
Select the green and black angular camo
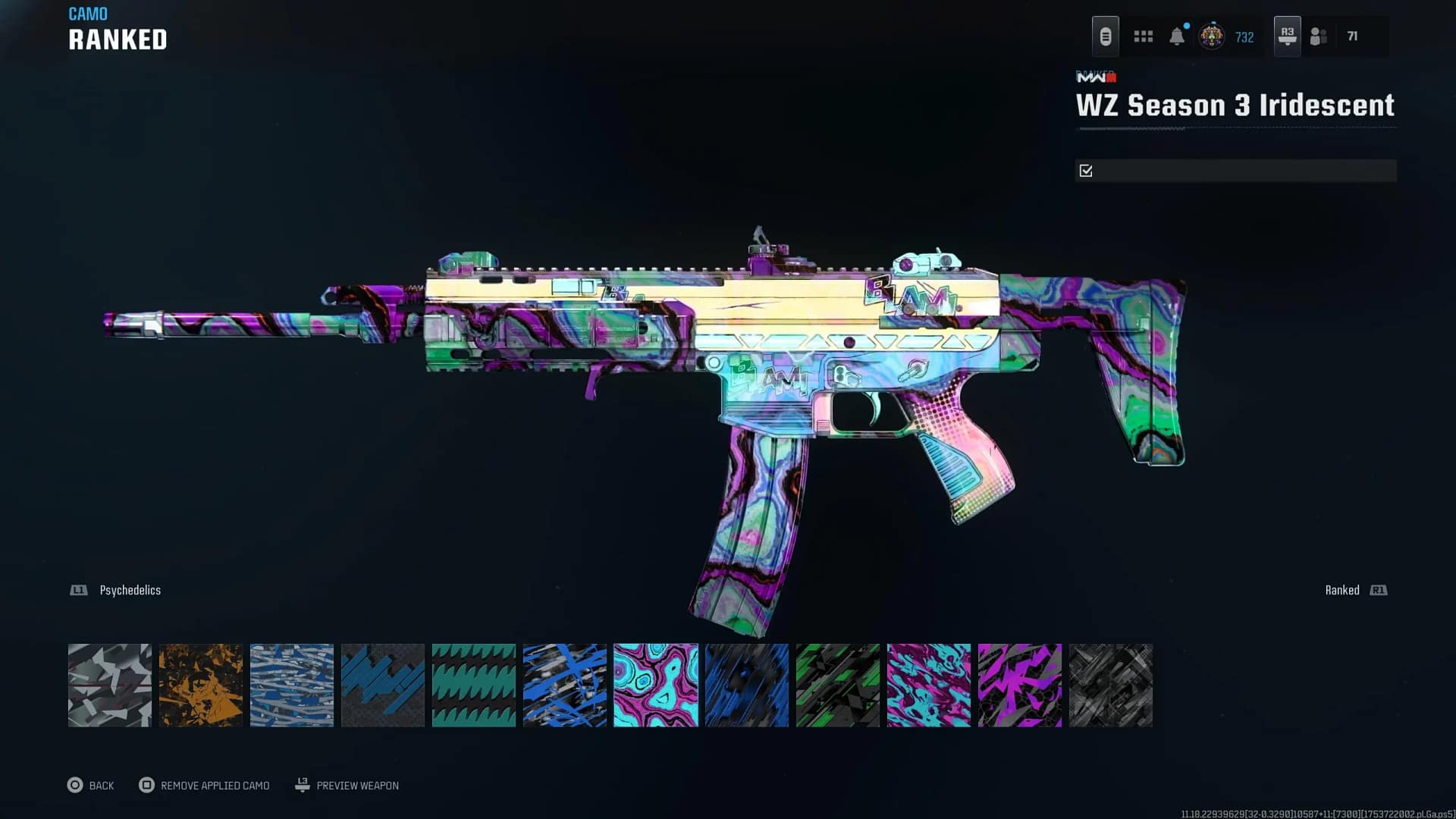click(838, 686)
